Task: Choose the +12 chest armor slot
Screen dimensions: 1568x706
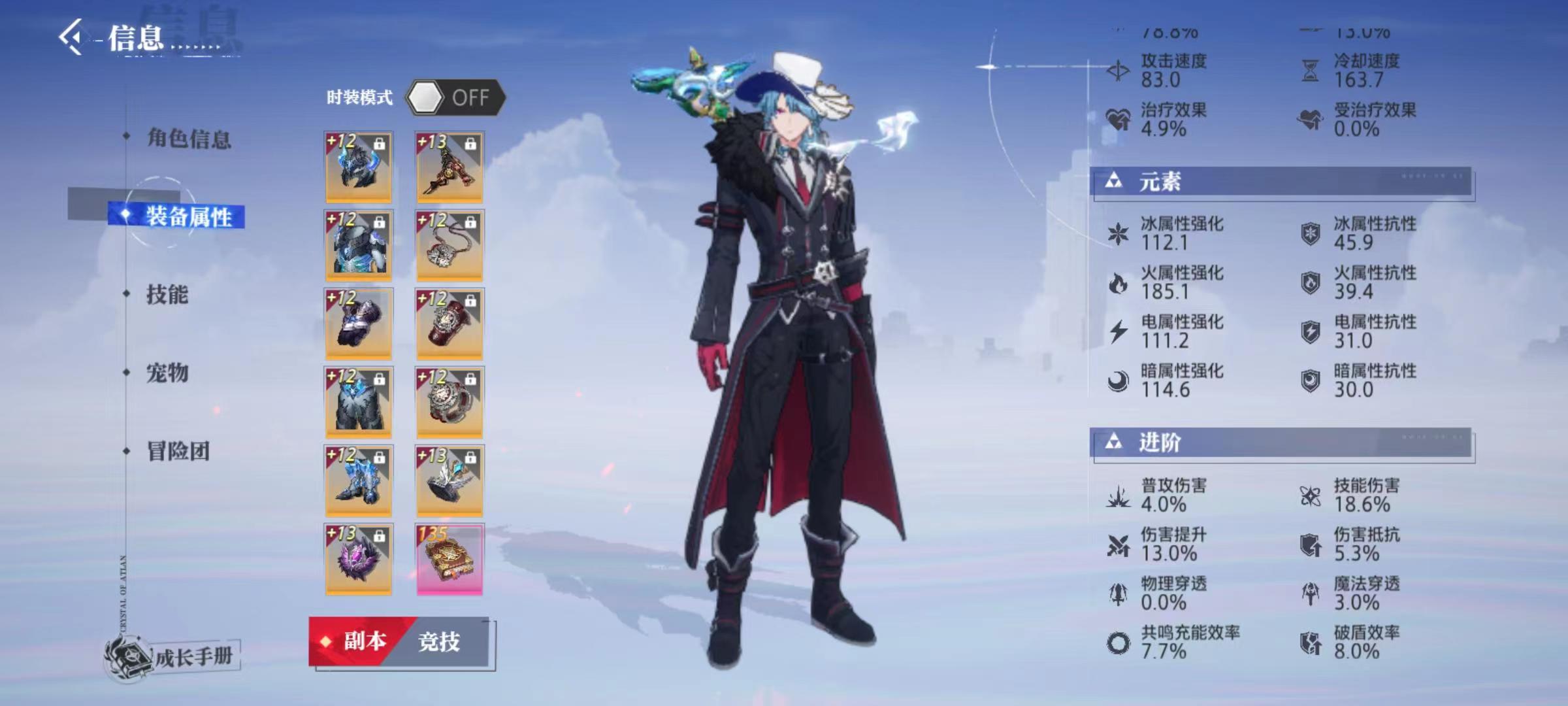Action: [x=359, y=246]
